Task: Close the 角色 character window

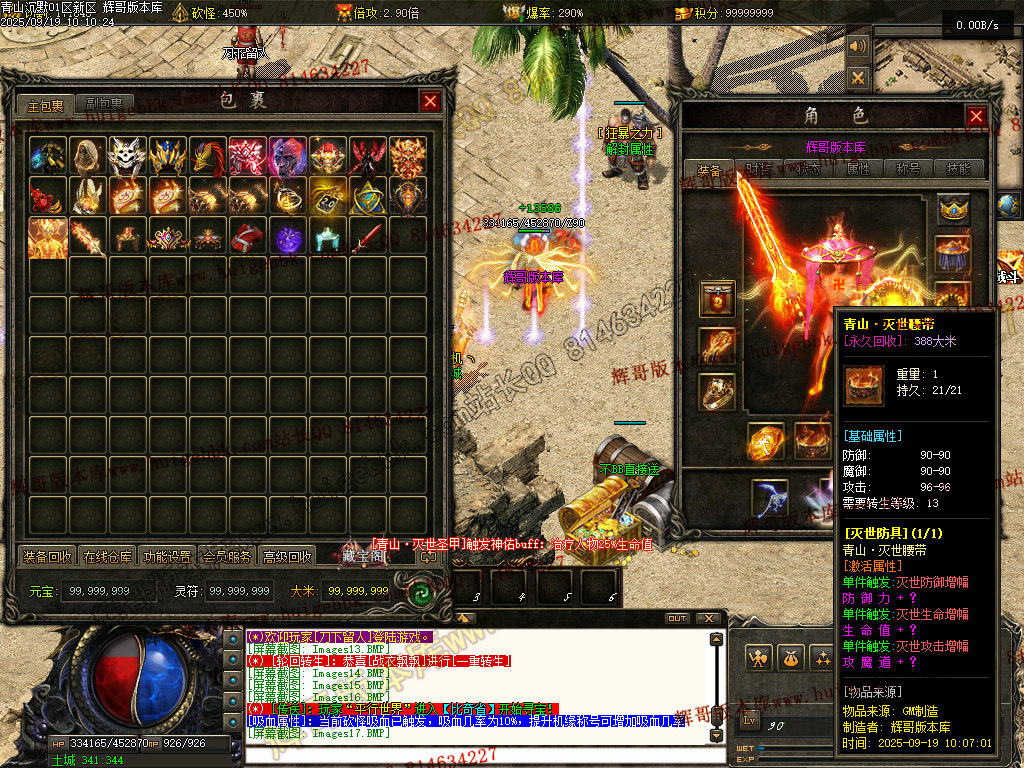Action: [976, 116]
